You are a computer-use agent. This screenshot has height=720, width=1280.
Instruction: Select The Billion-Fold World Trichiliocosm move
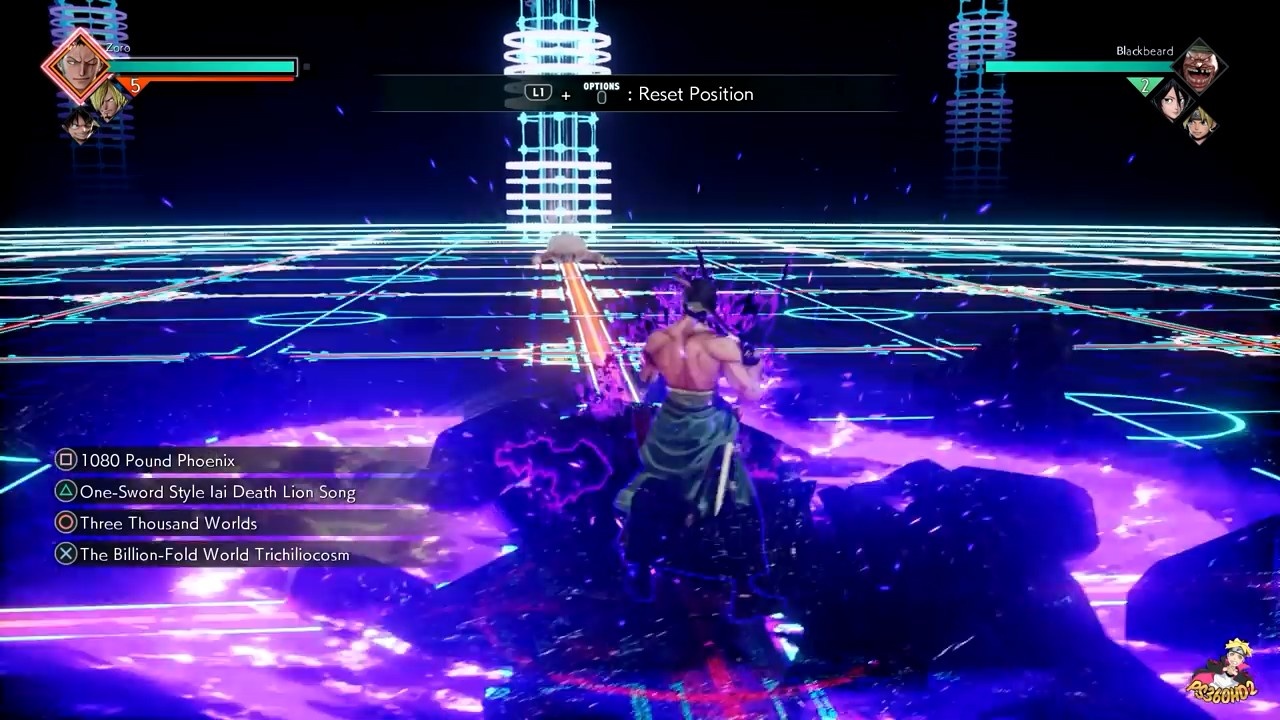[214, 554]
